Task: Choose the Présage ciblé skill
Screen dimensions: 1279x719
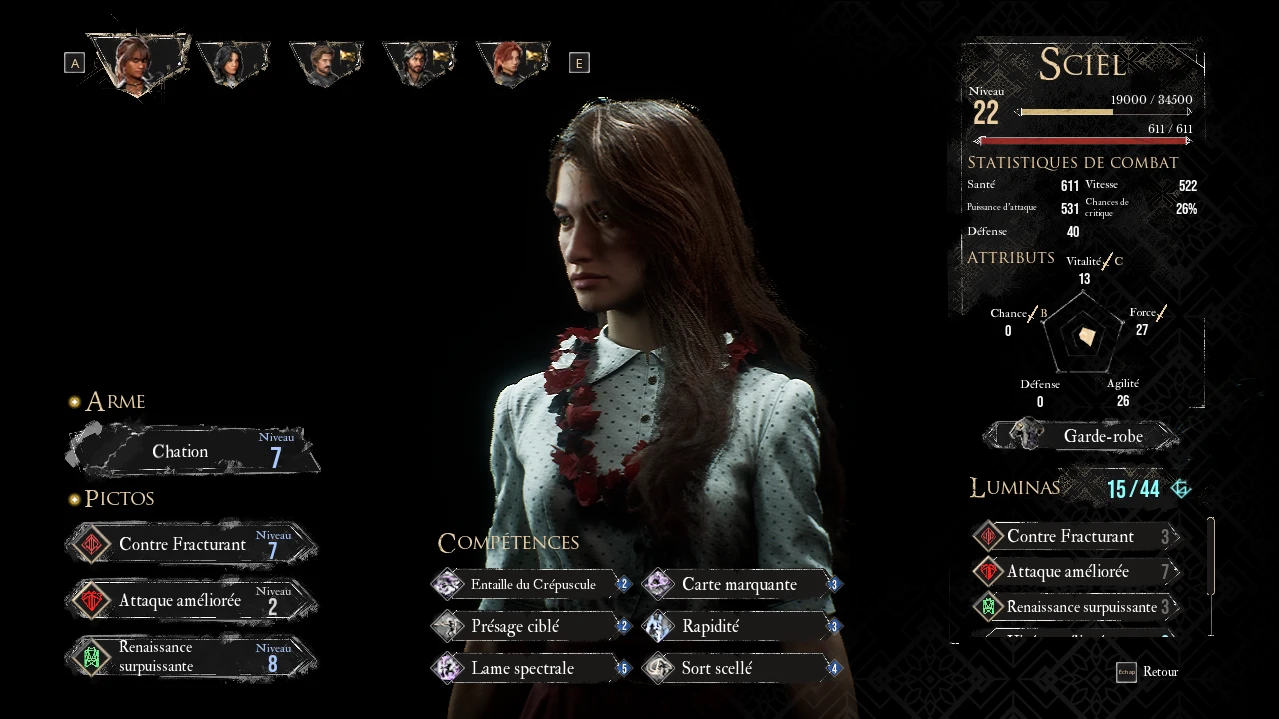Action: coord(530,627)
